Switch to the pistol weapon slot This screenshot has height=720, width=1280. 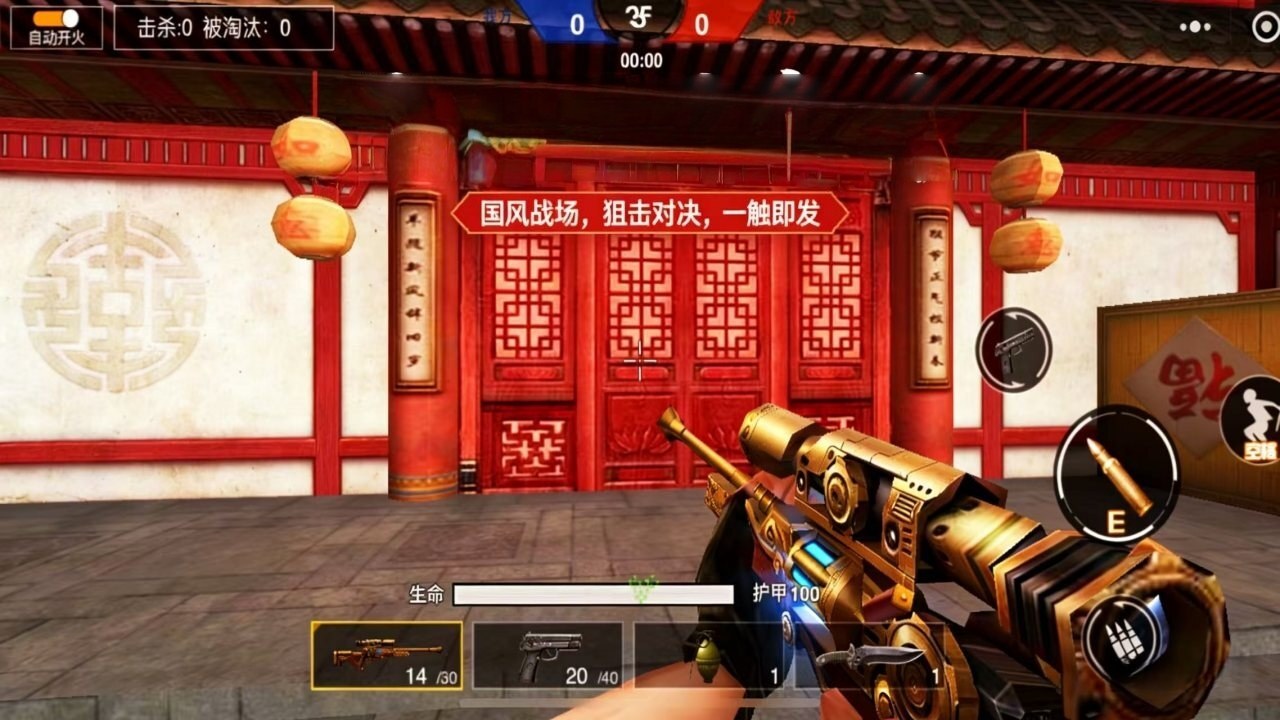point(548,656)
